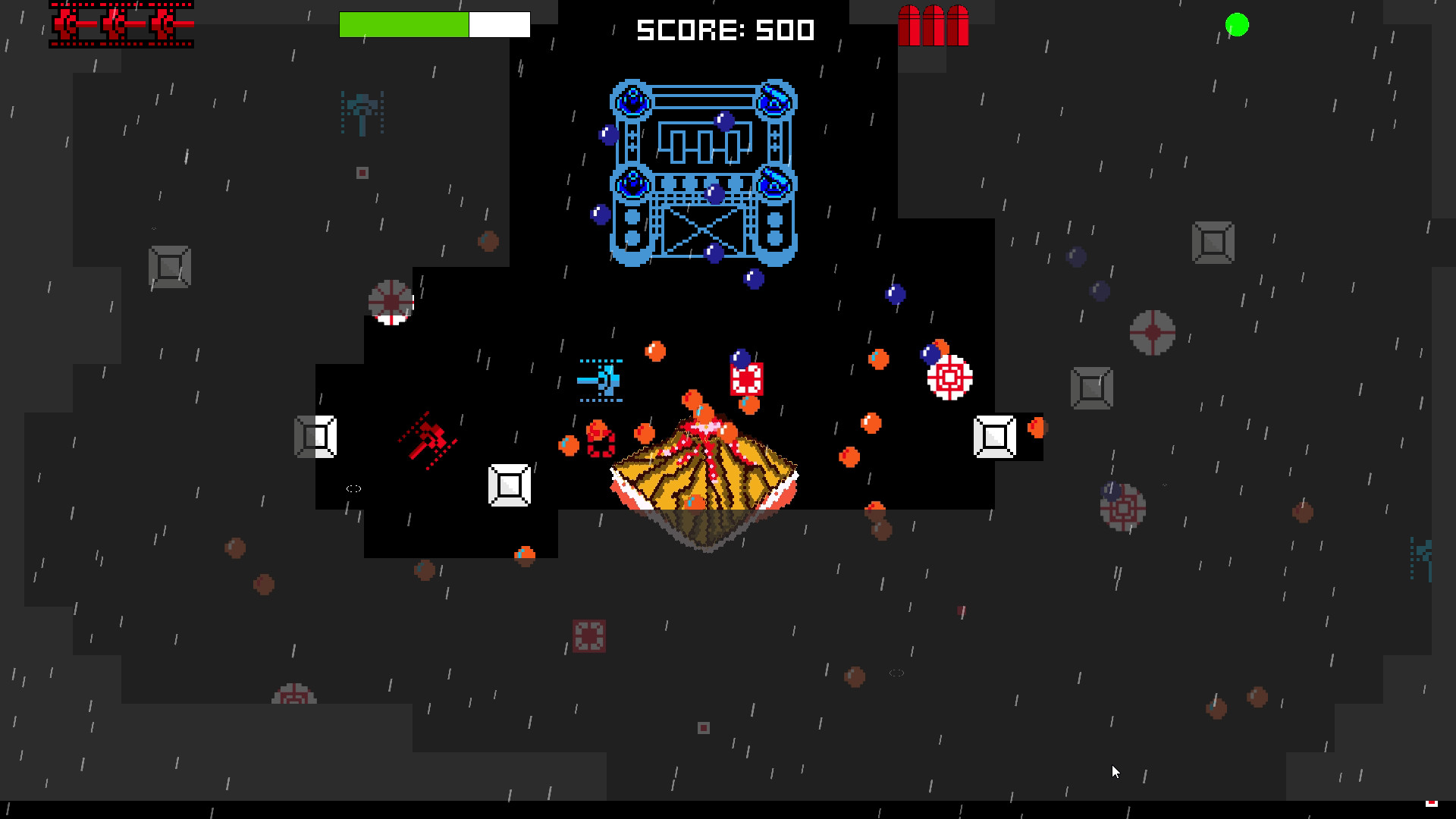Select the first red tank life icon
The width and height of the screenshot is (1456, 819).
coord(64,23)
